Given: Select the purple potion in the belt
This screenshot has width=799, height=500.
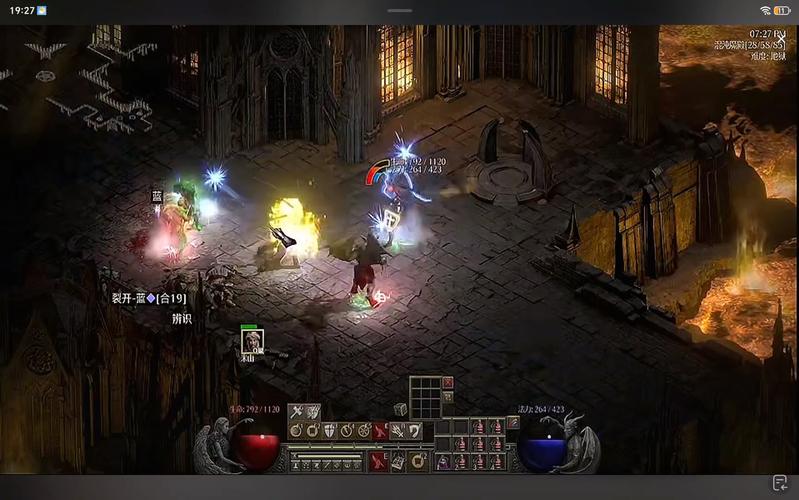Looking at the screenshot, I should pos(443,462).
